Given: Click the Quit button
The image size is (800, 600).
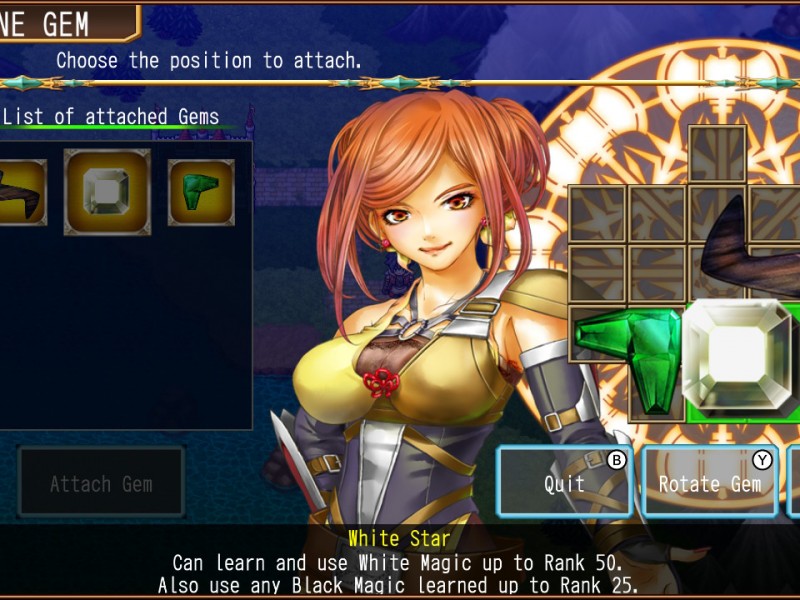Looking at the screenshot, I should click(565, 483).
